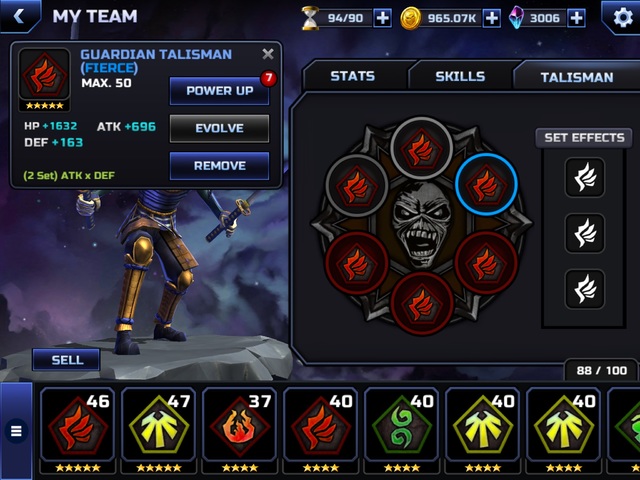
Task: Power Up the Guardian Talisman
Action: (x=219, y=90)
